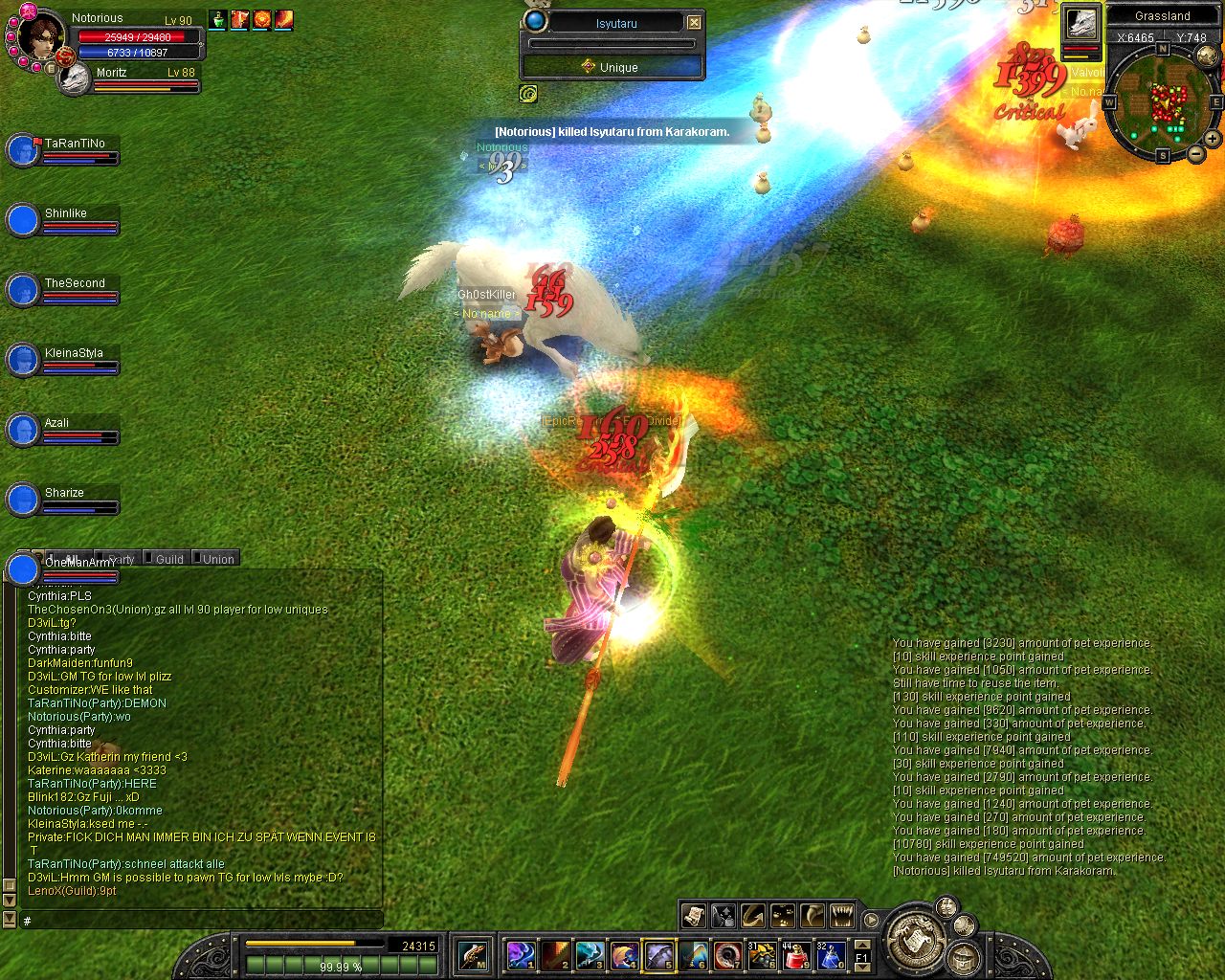
Task: Close the Isyutaru target window
Action: point(695,22)
